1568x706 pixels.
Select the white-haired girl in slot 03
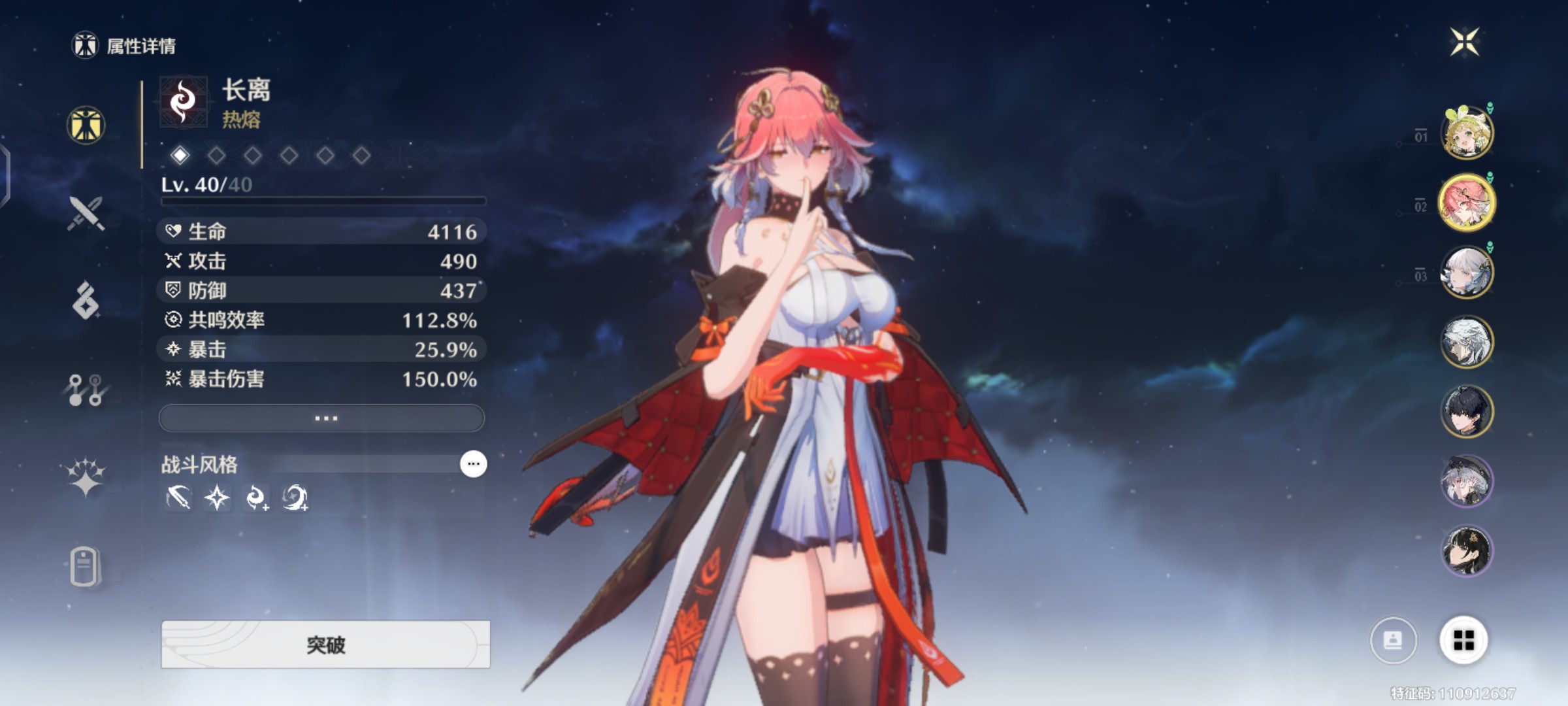pyautogui.click(x=1467, y=272)
